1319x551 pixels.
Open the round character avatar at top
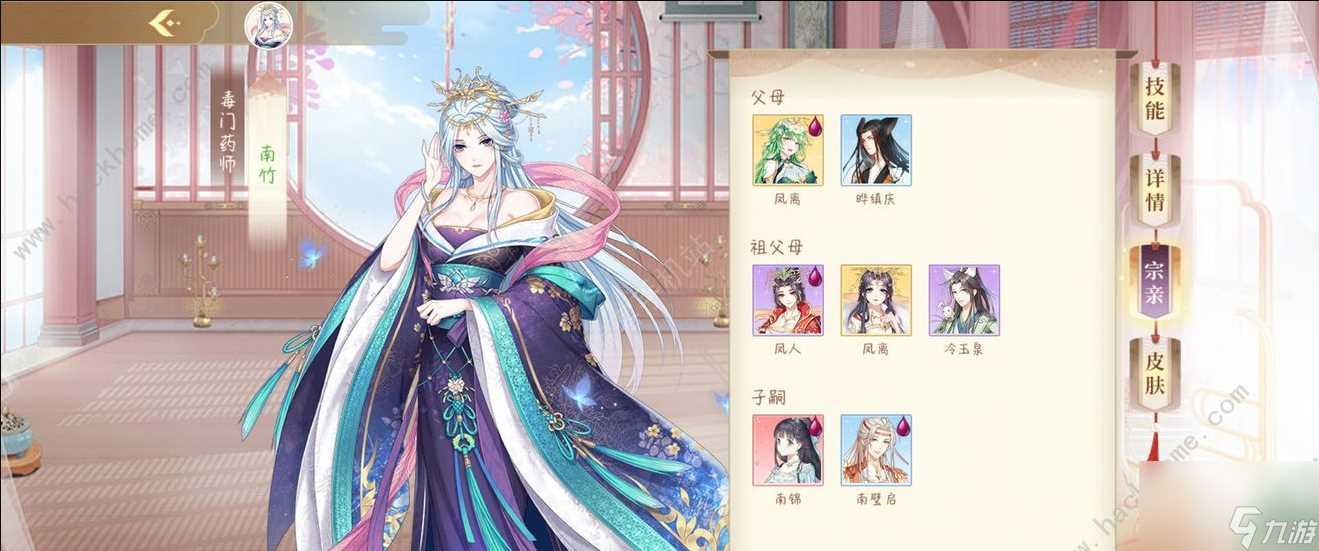coord(268,24)
